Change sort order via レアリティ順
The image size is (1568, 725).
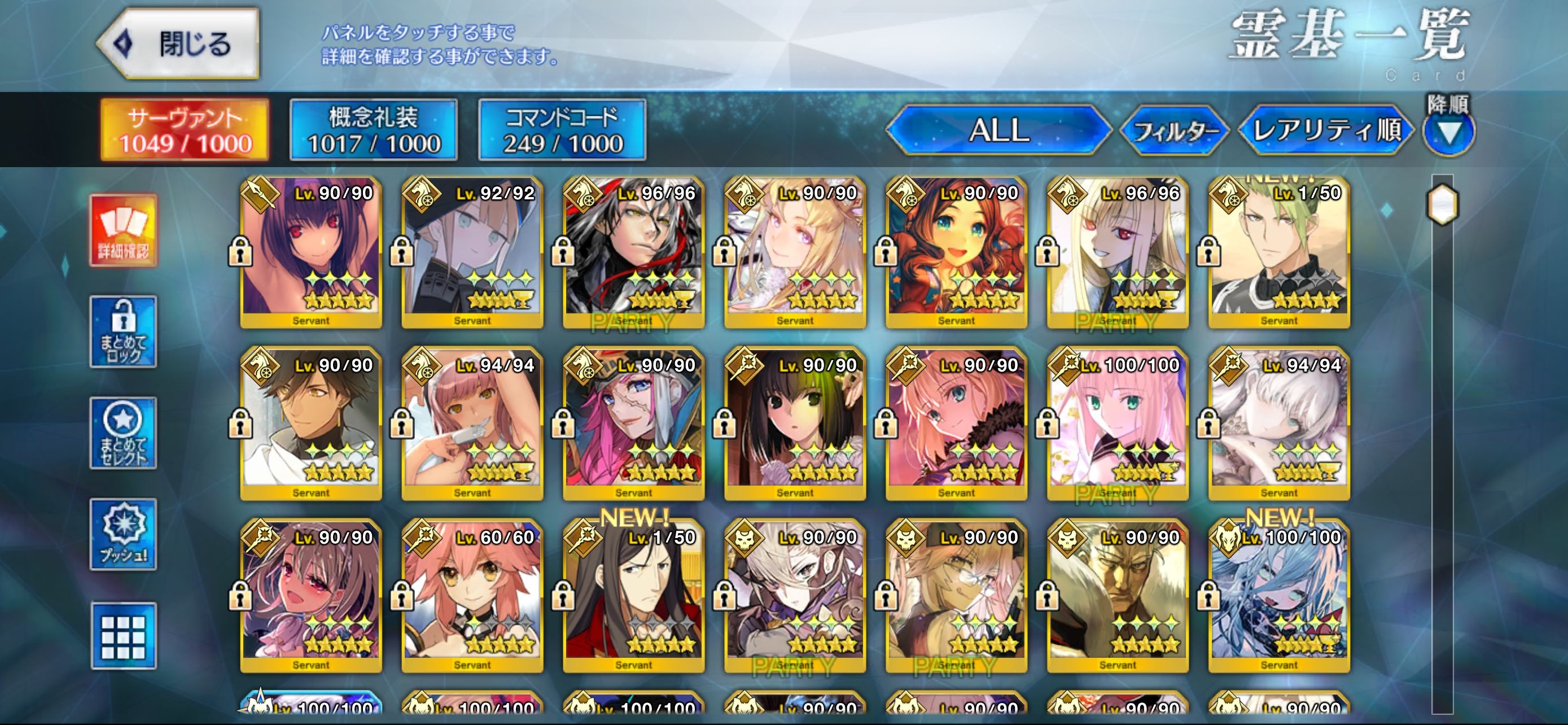point(1326,130)
